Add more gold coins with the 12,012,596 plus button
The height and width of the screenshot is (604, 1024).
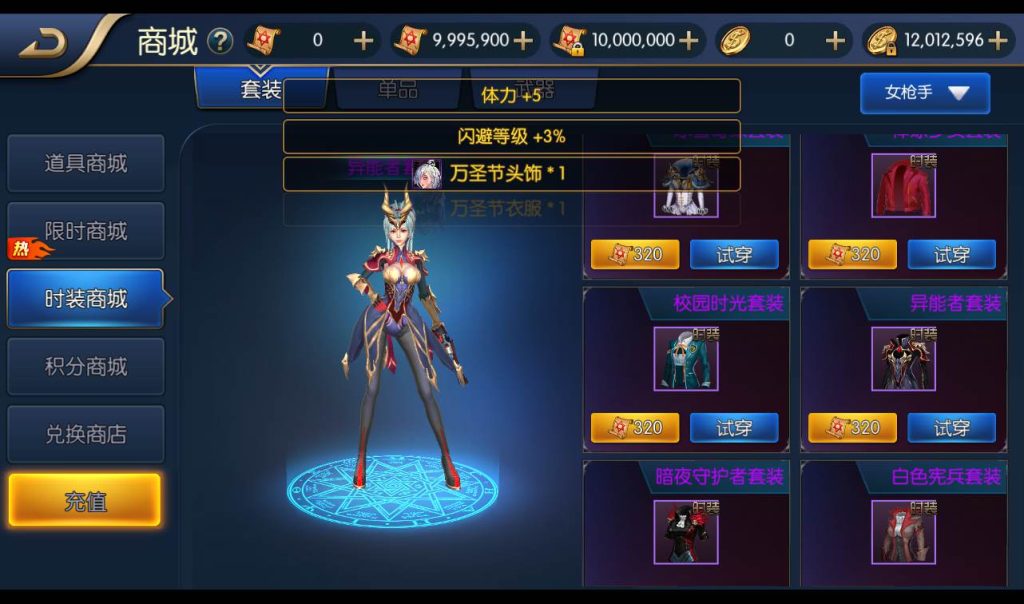[997, 41]
